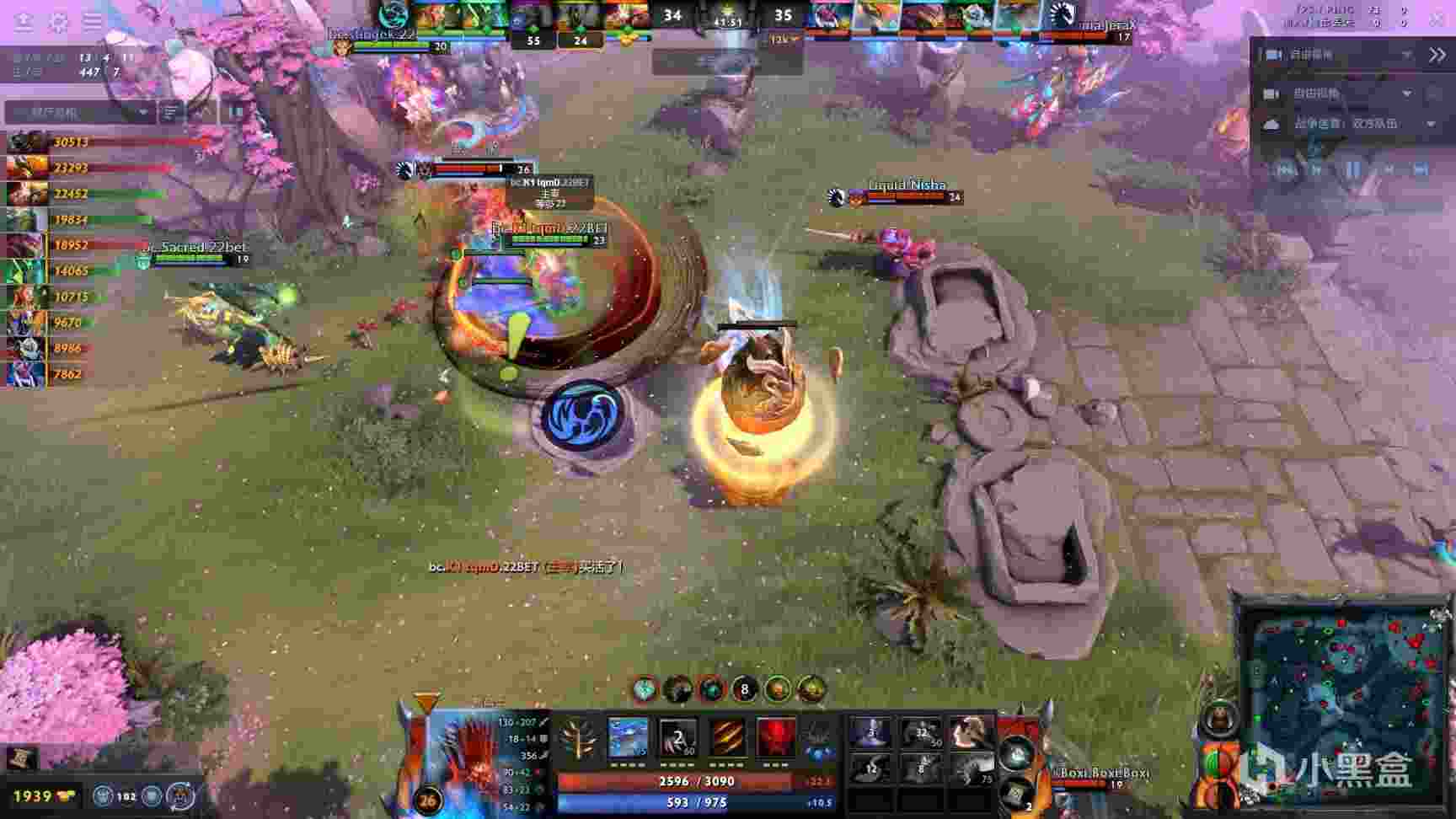
Task: Click the ability showing cooldown 2
Action: tap(677, 739)
